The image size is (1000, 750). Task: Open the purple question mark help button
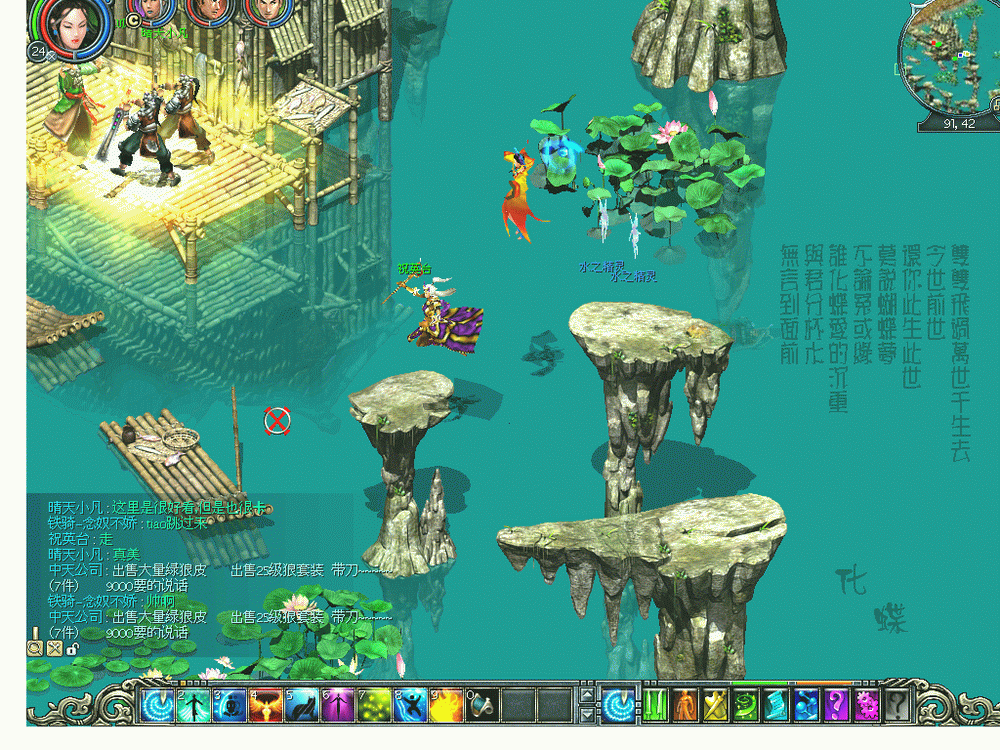(x=836, y=704)
